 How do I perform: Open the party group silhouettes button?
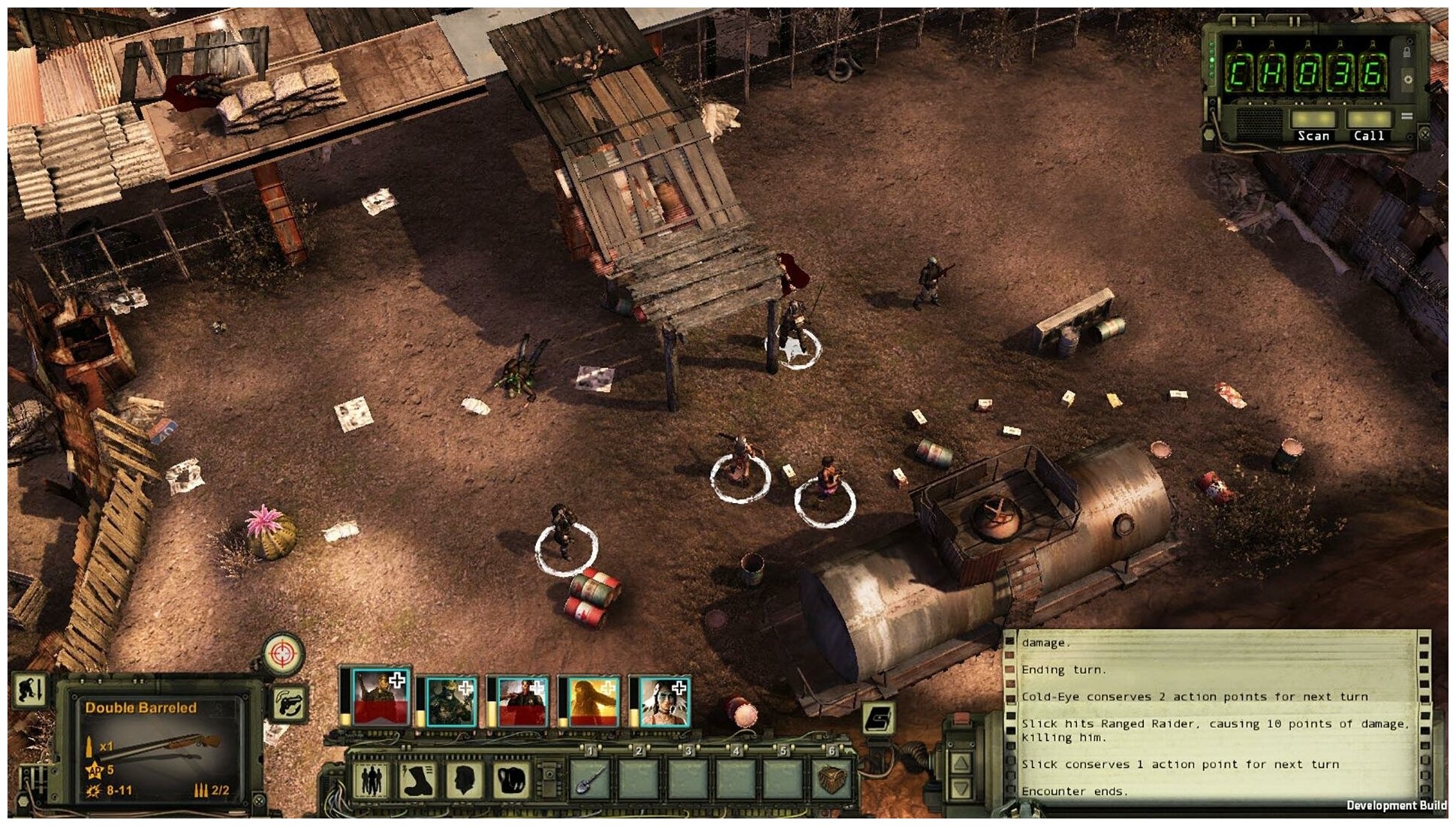tap(371, 779)
